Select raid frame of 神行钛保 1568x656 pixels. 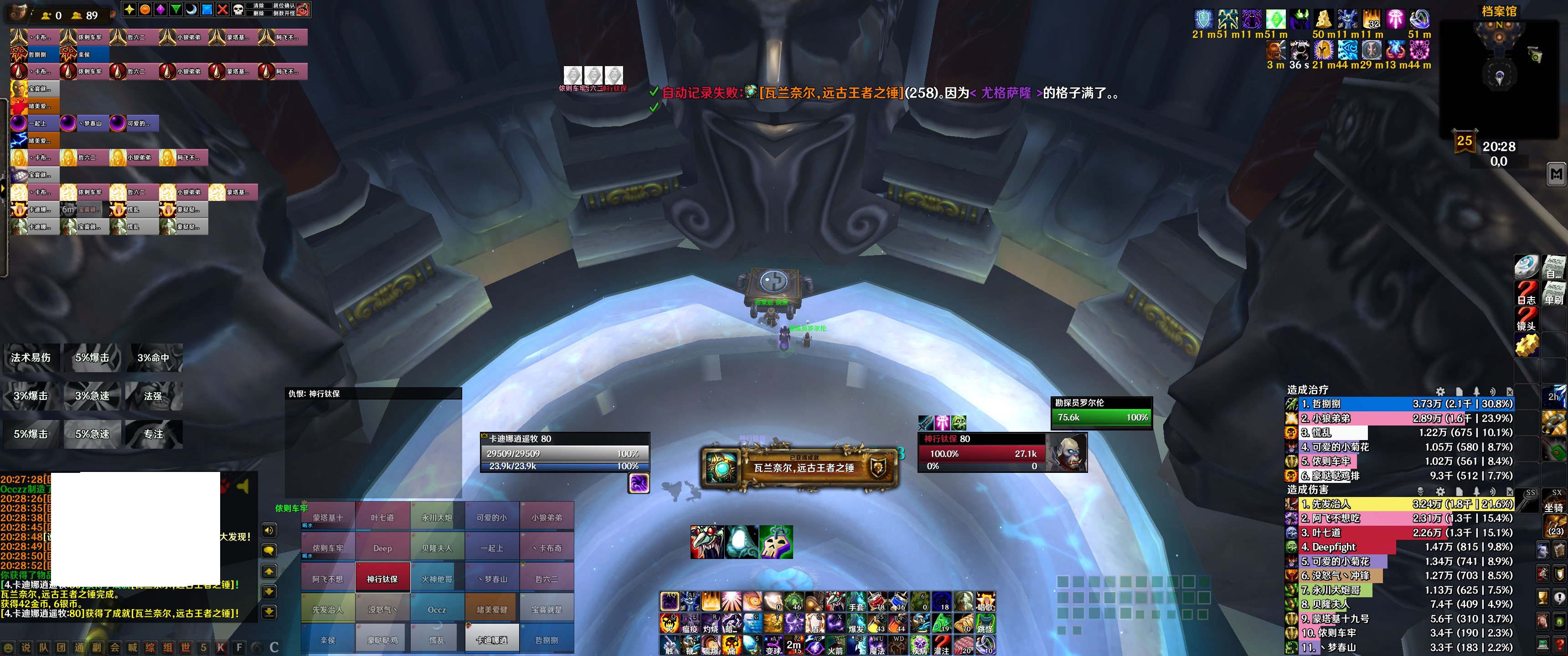coord(382,579)
